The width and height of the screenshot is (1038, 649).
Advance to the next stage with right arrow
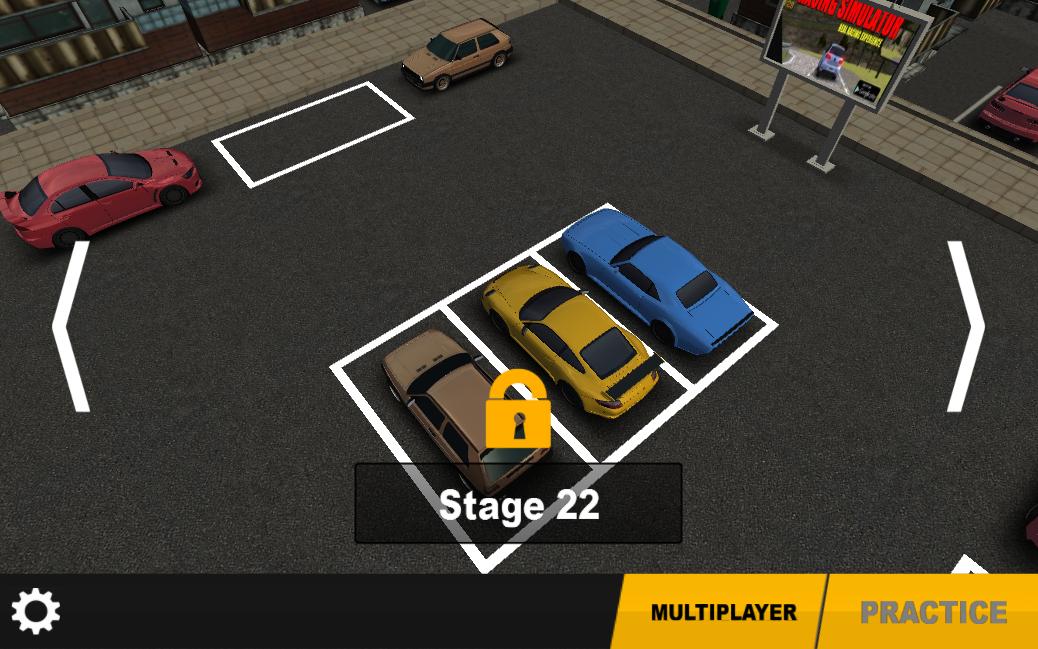pos(965,326)
